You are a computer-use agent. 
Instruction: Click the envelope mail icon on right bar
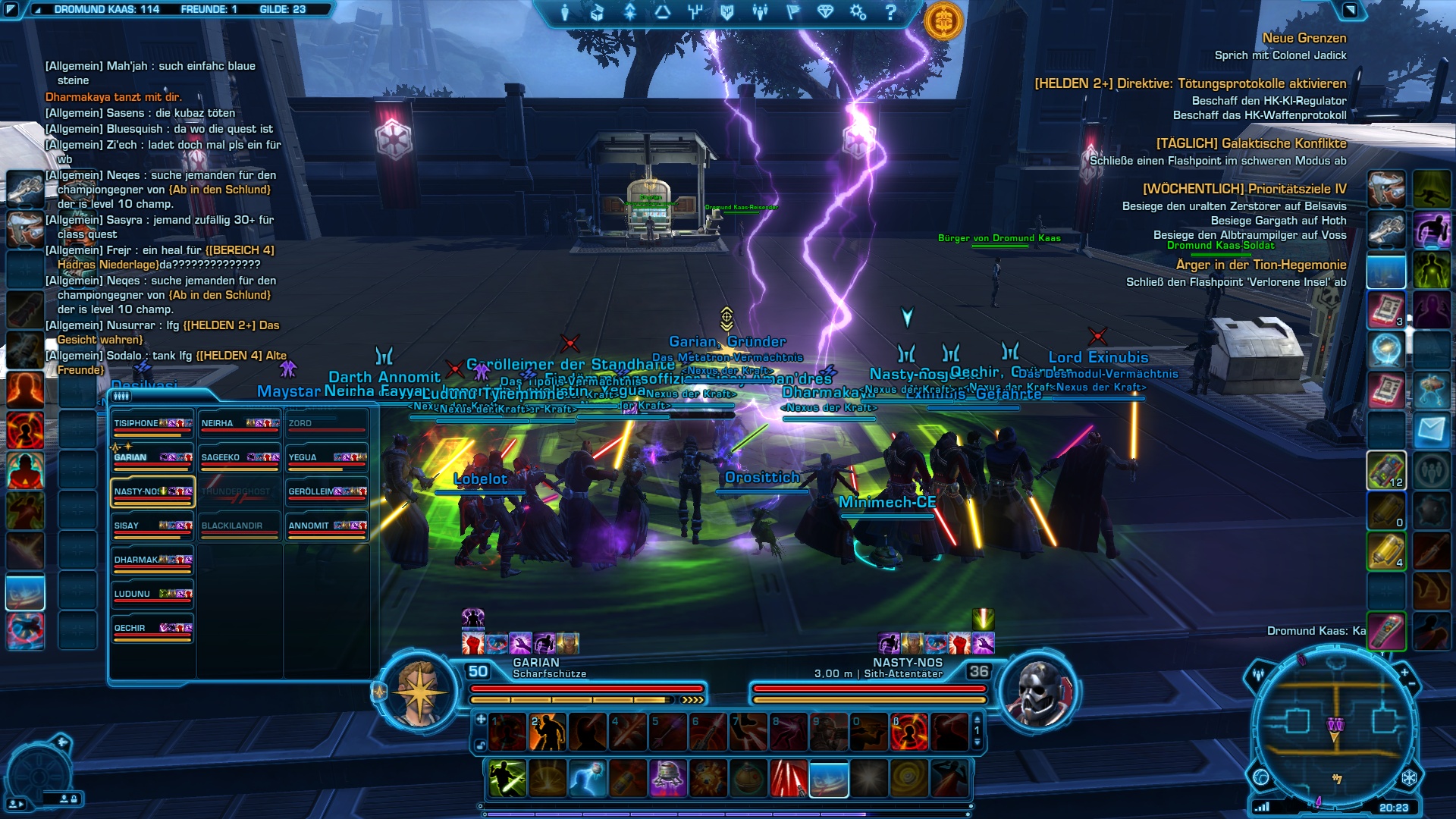(x=1432, y=431)
